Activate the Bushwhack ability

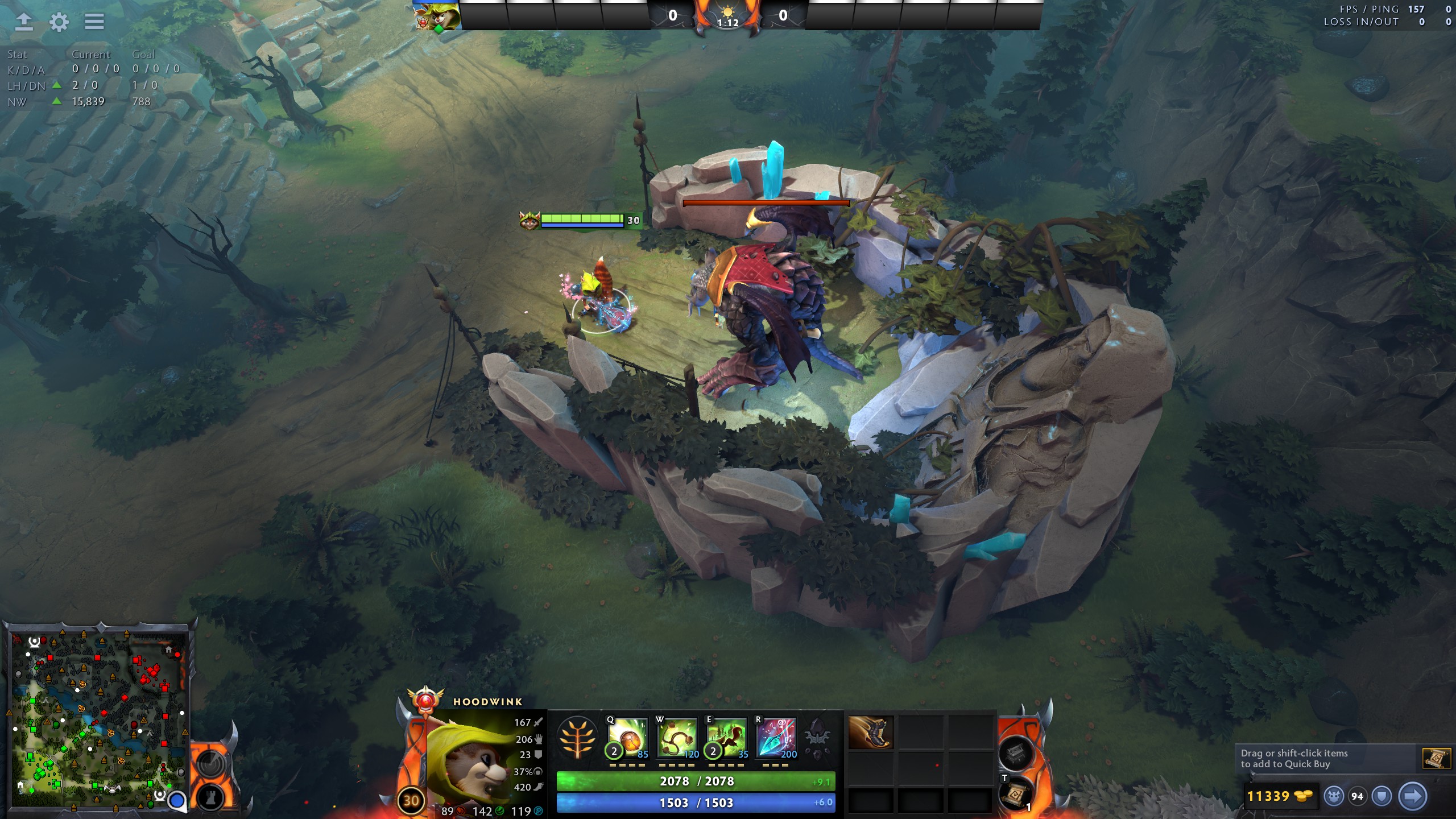[677, 738]
